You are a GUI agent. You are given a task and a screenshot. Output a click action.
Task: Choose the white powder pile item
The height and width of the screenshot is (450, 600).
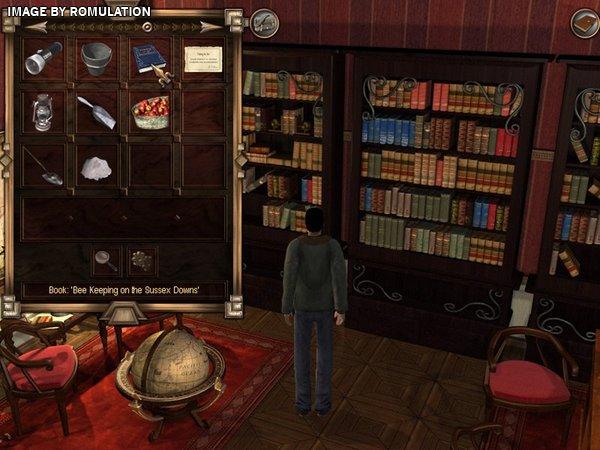pyautogui.click(x=97, y=166)
